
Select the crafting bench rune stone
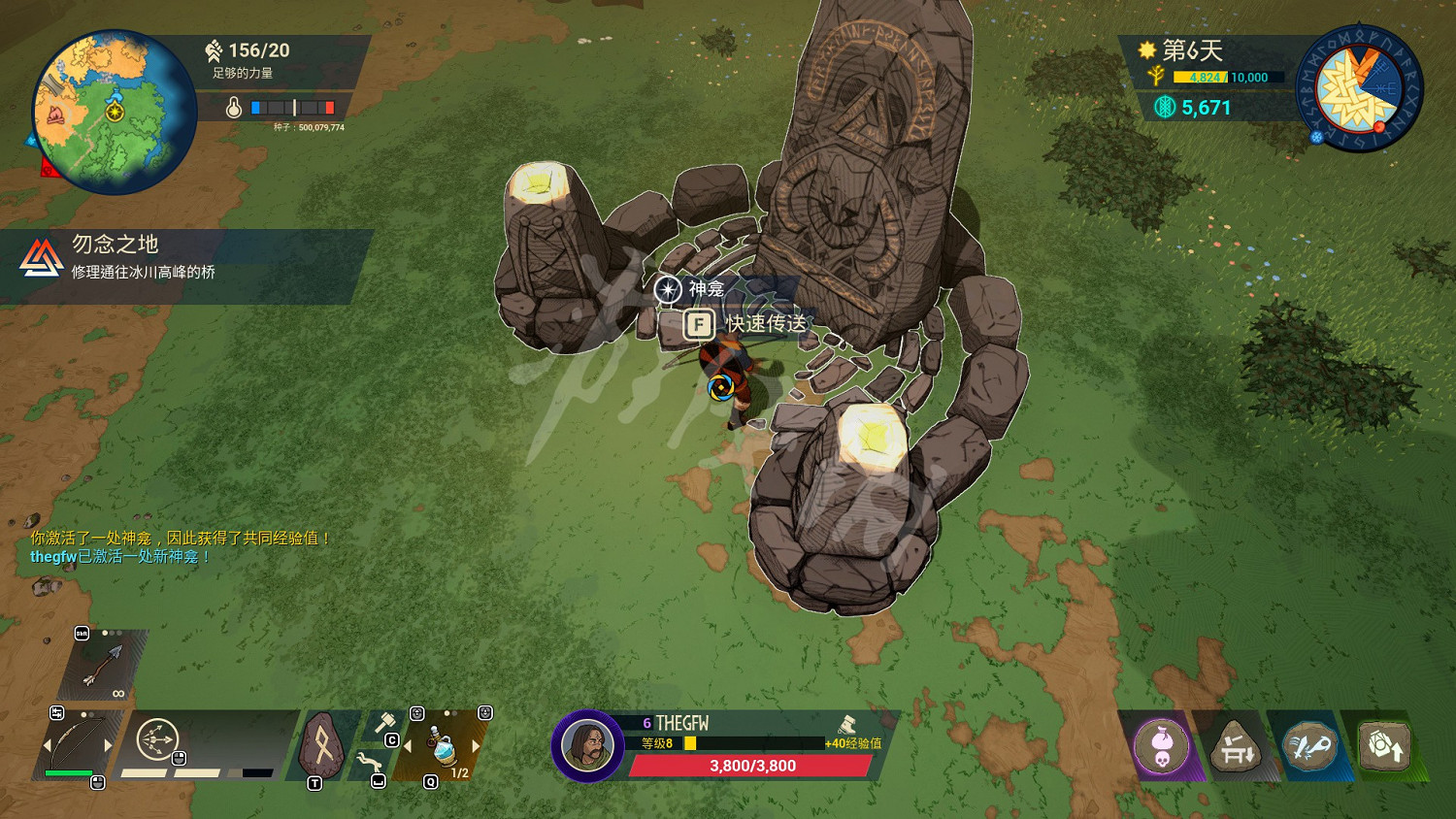point(1235,747)
